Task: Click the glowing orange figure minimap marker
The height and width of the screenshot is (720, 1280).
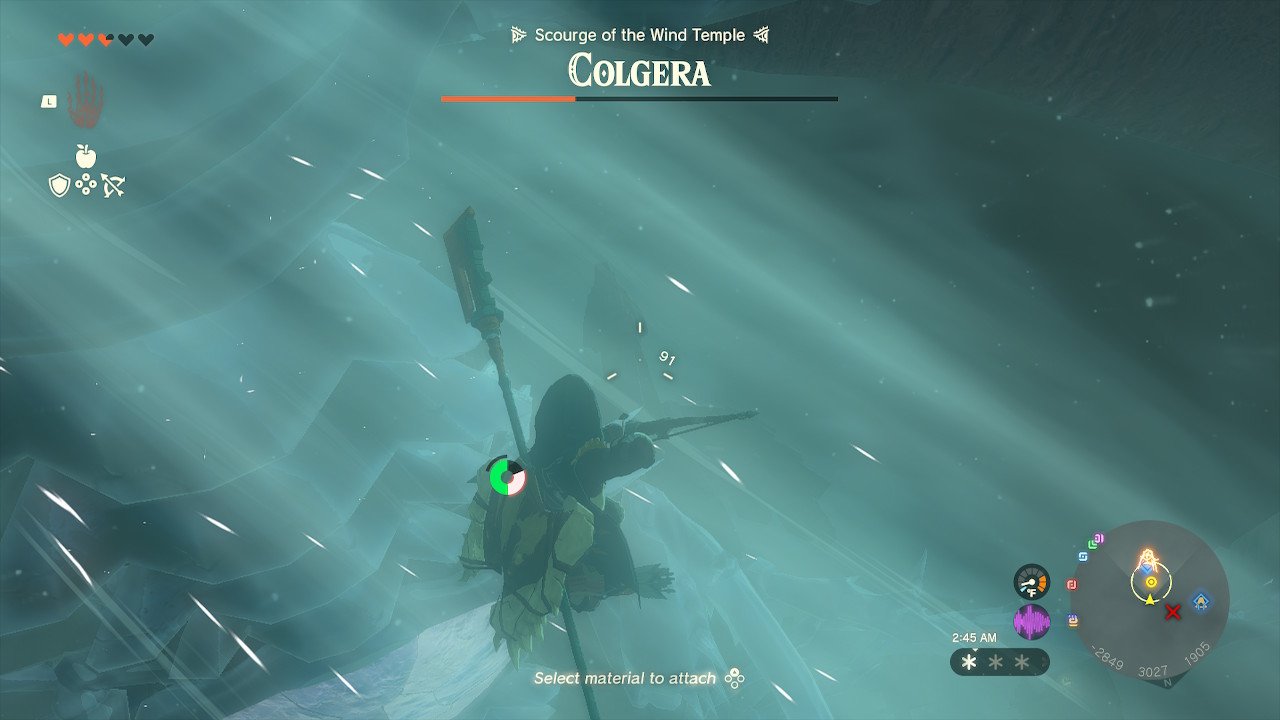Action: click(1148, 560)
